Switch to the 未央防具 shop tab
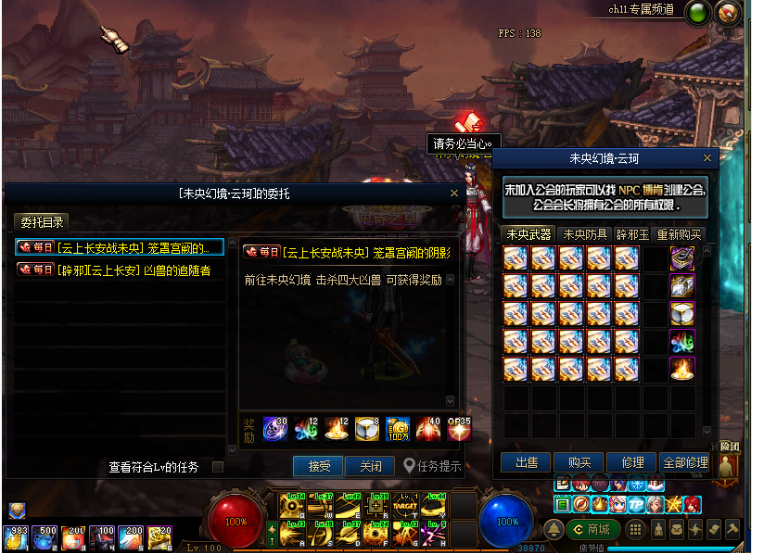The image size is (757, 553). (583, 234)
